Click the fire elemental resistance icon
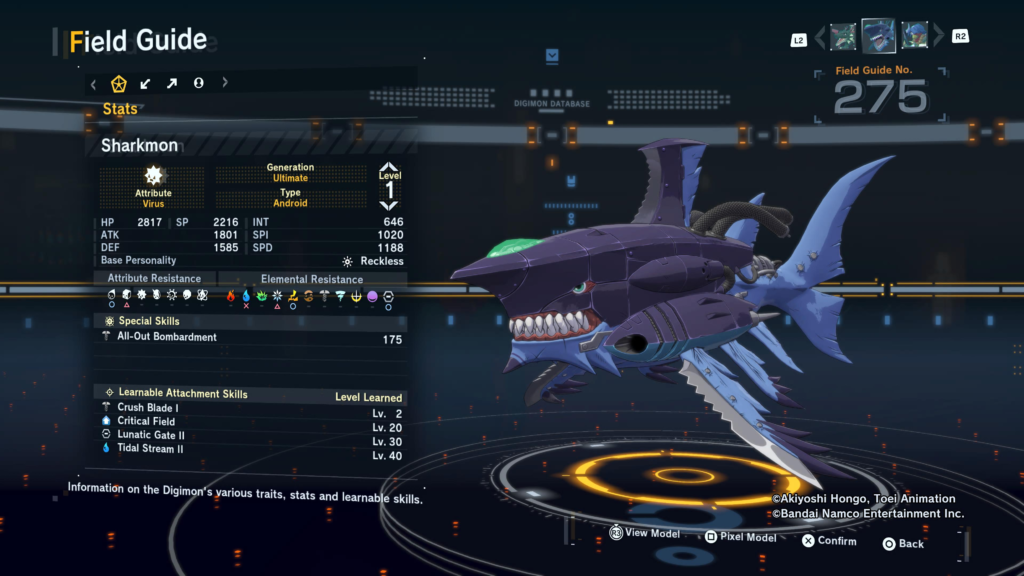This screenshot has height=576, width=1024. 231,296
